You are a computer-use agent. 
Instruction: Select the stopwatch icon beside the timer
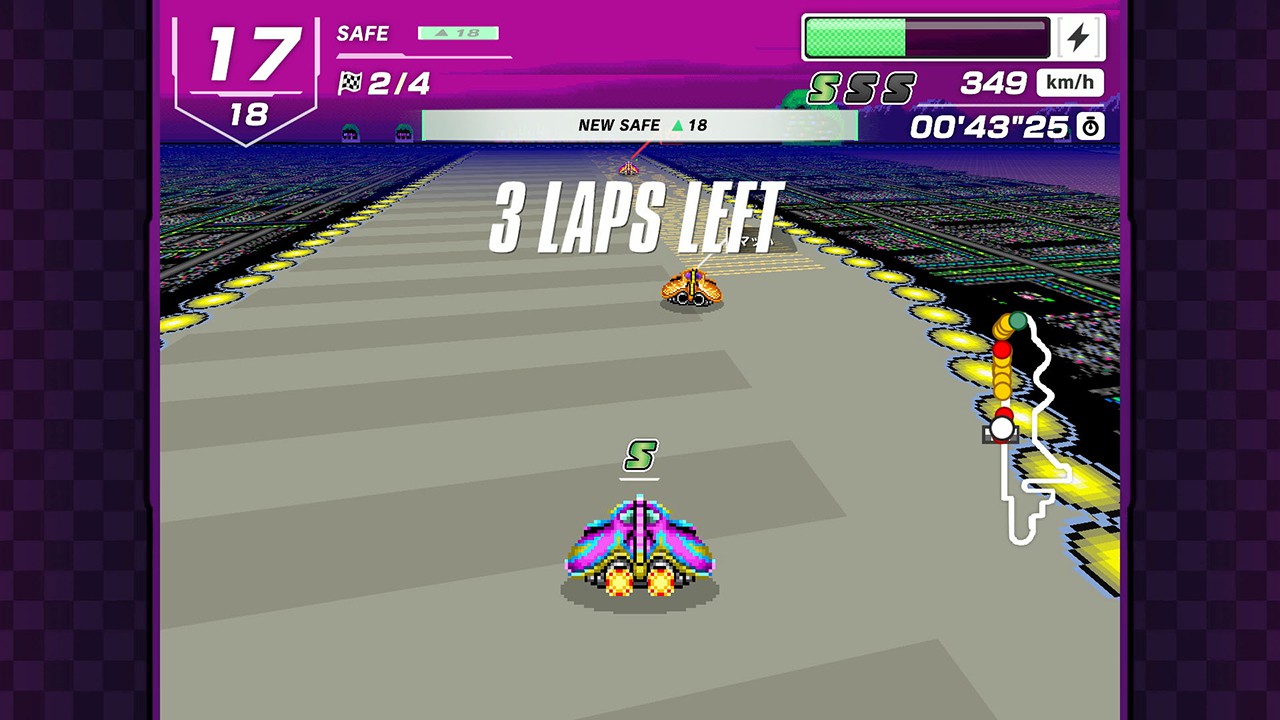pos(1090,126)
